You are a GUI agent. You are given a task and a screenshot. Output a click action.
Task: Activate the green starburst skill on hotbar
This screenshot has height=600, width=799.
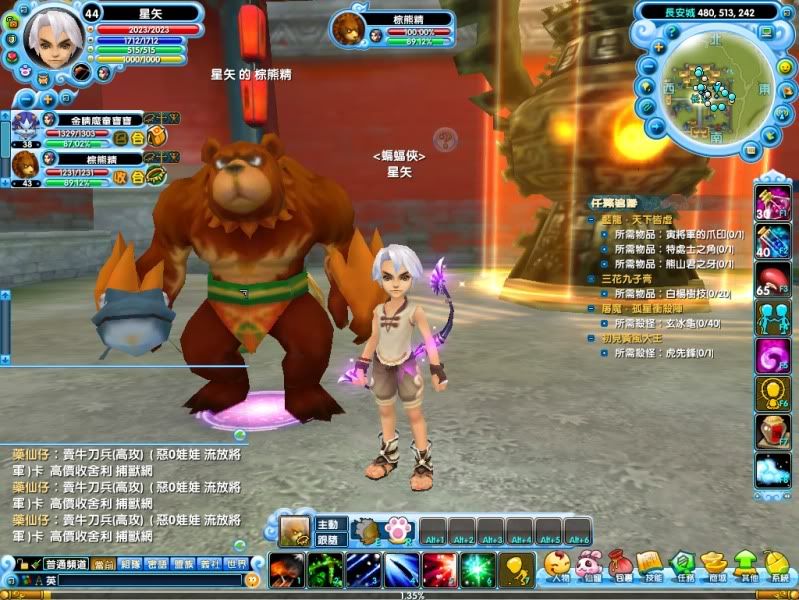pyautogui.click(x=479, y=570)
